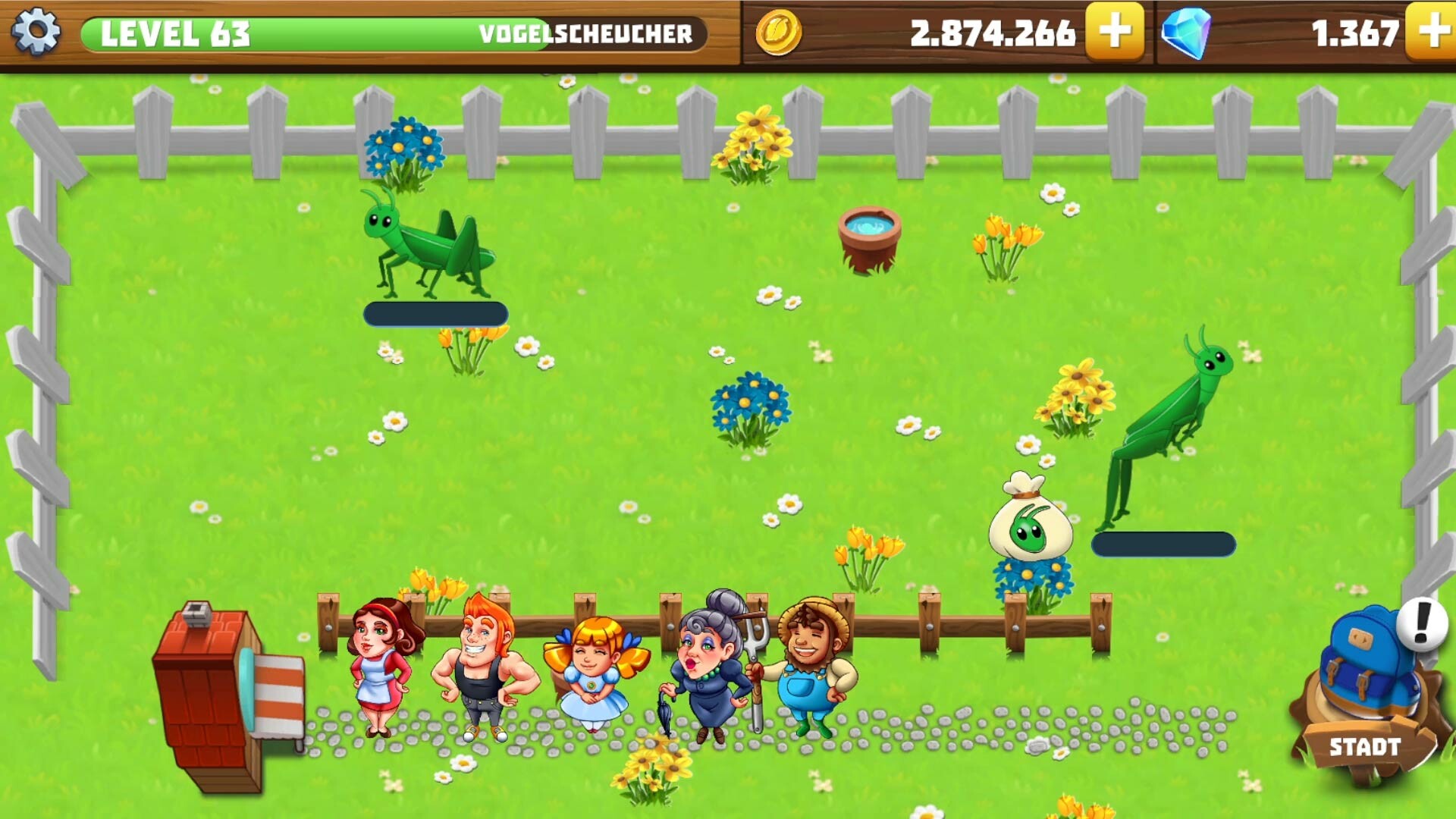Select the VOGELSCHEUCHER level label
The width and height of the screenshot is (1456, 819).
(x=588, y=32)
